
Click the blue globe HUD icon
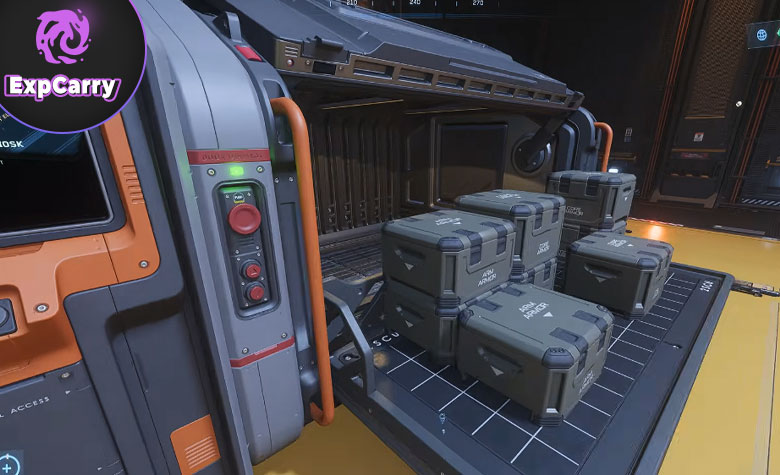click(761, 35)
